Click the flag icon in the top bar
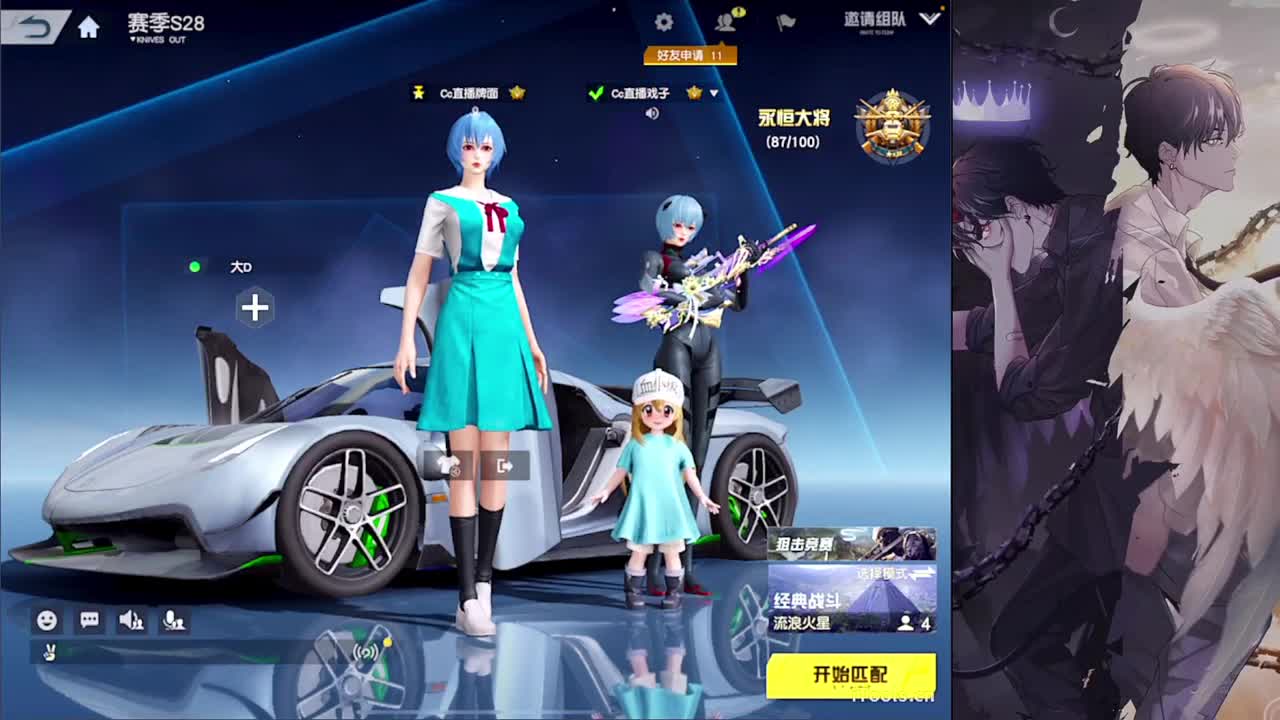This screenshot has width=1280, height=720. (786, 21)
